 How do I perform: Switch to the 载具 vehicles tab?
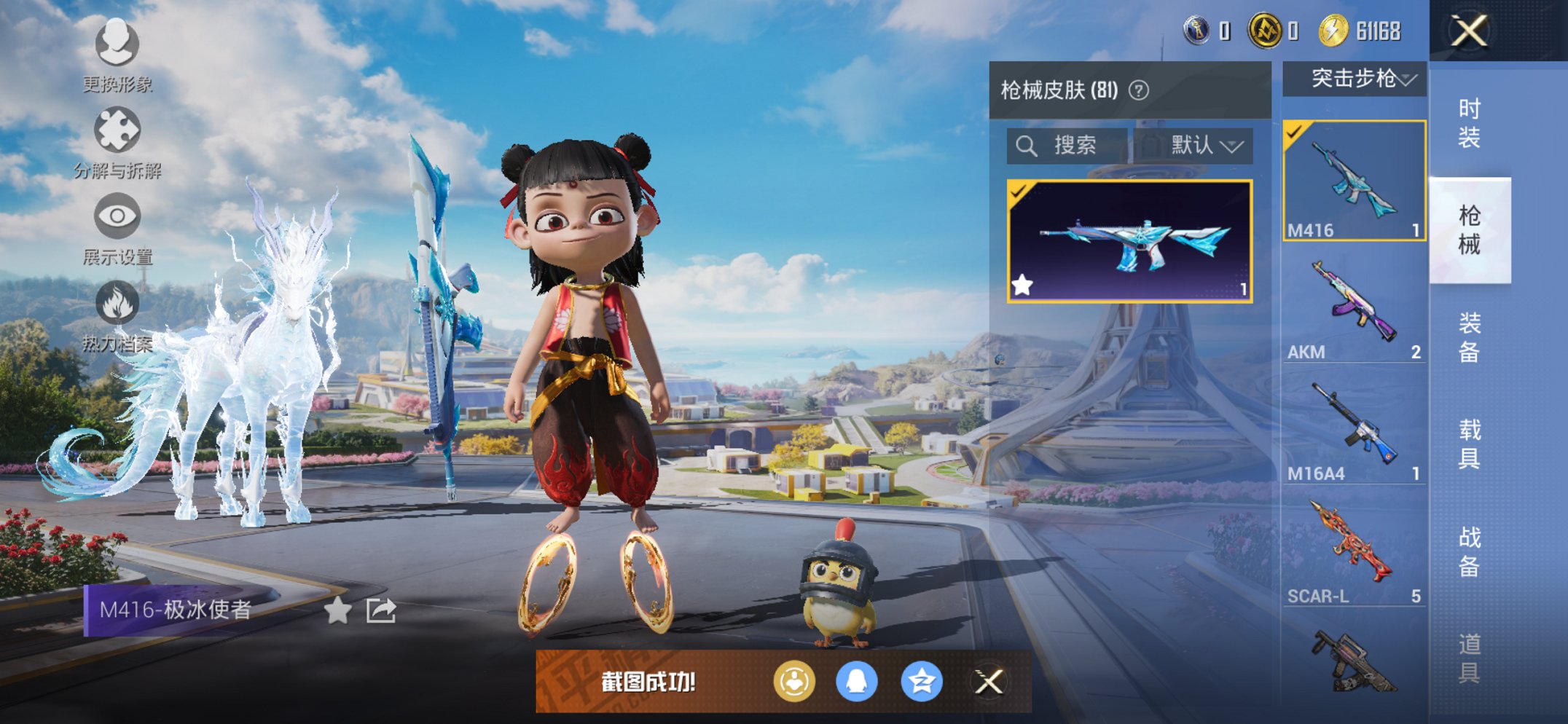click(x=1468, y=444)
